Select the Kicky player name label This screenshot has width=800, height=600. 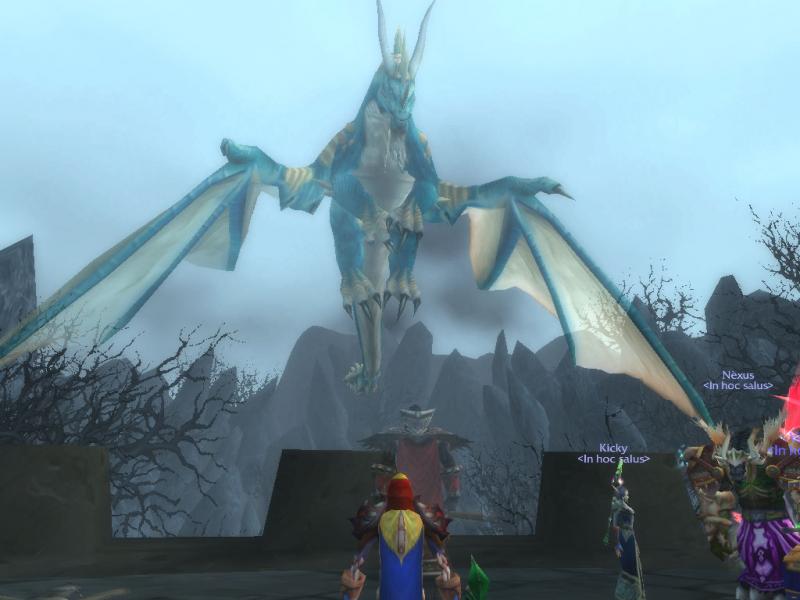[613, 448]
